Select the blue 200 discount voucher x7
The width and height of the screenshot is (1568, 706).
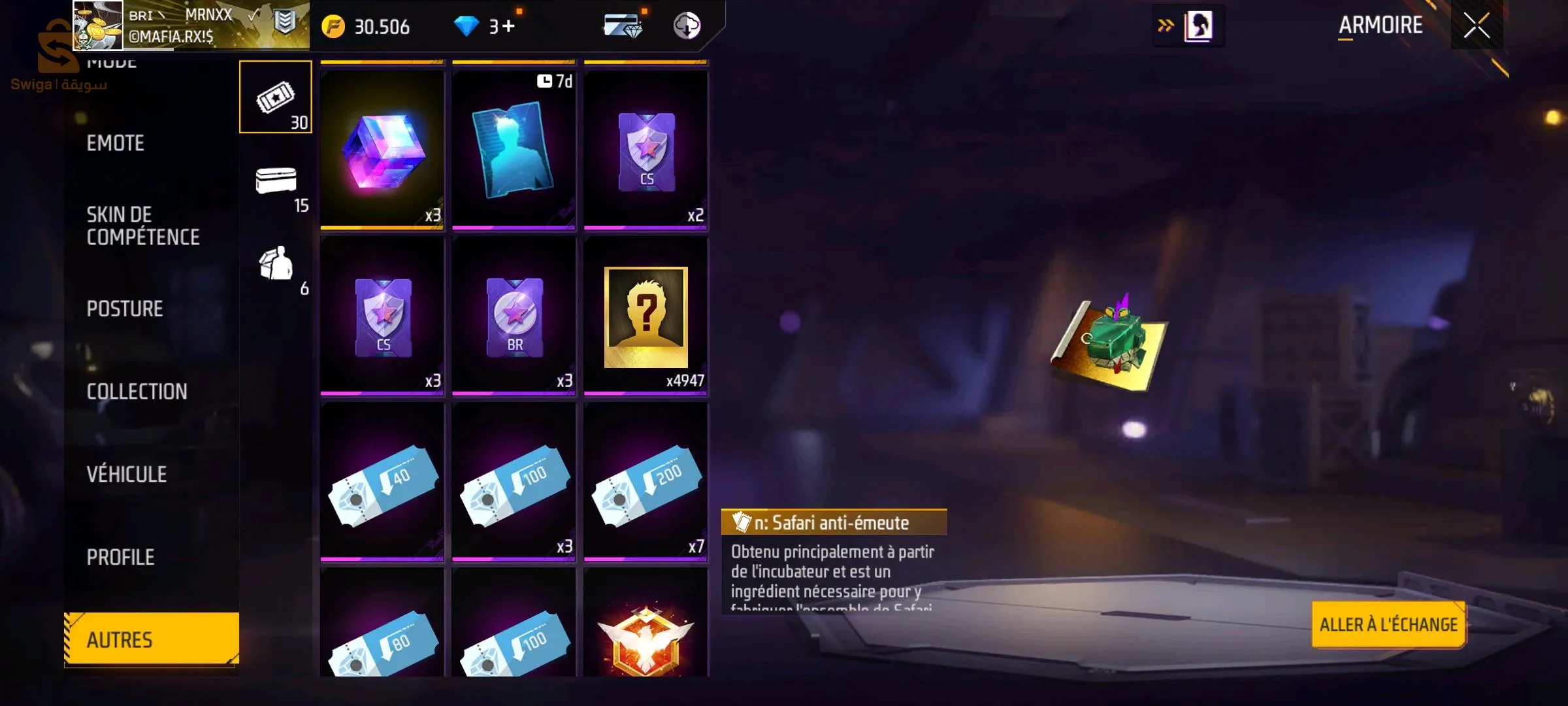646,480
